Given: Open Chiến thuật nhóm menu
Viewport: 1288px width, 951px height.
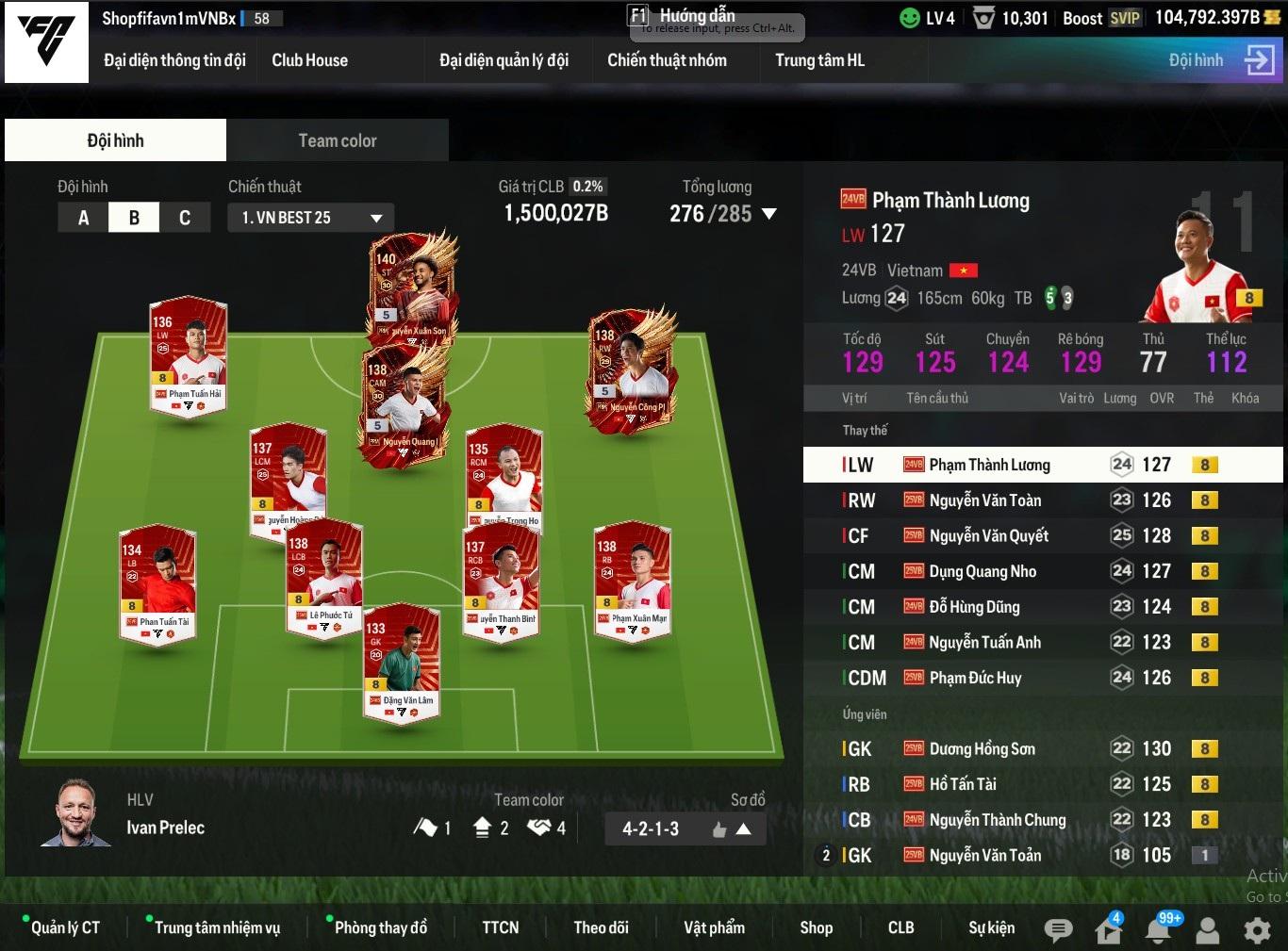Looking at the screenshot, I should coord(667,60).
